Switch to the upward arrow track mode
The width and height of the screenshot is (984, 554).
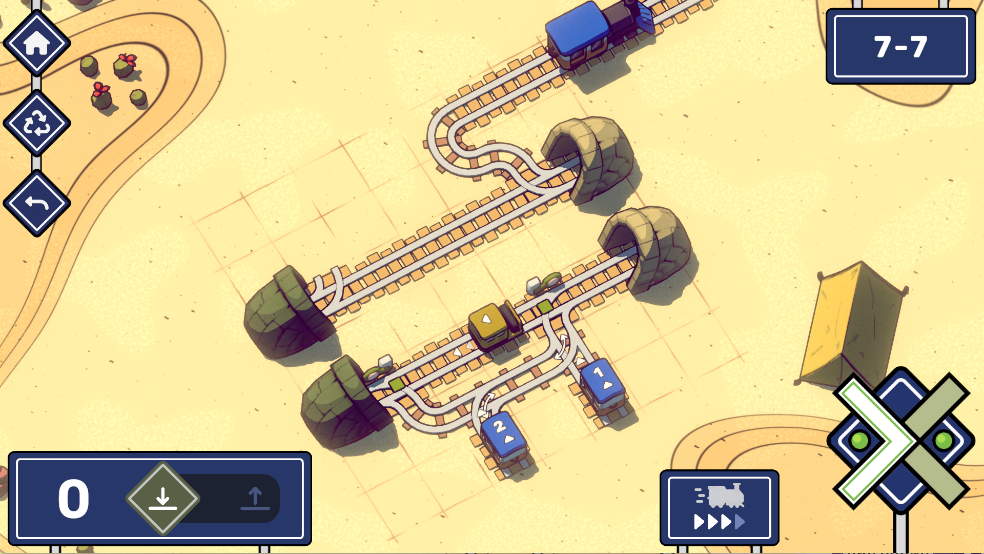253,498
